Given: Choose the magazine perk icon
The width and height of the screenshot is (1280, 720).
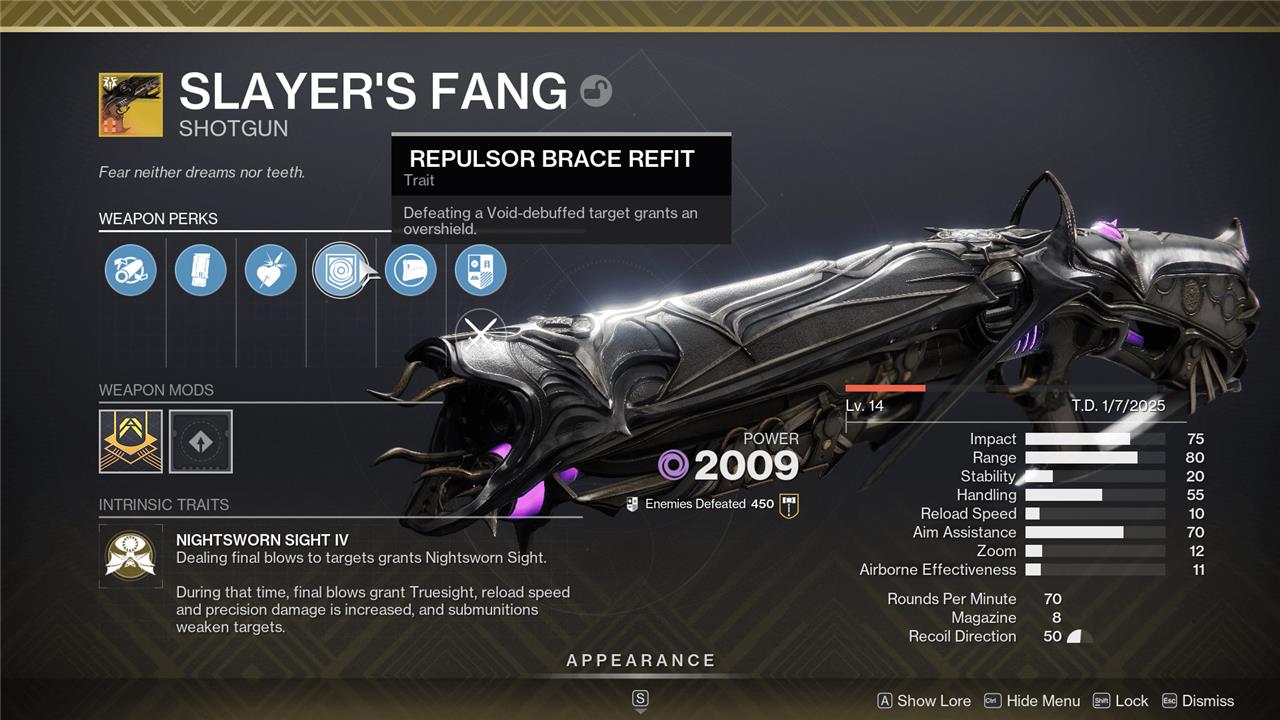Looking at the screenshot, I should coord(201,271).
